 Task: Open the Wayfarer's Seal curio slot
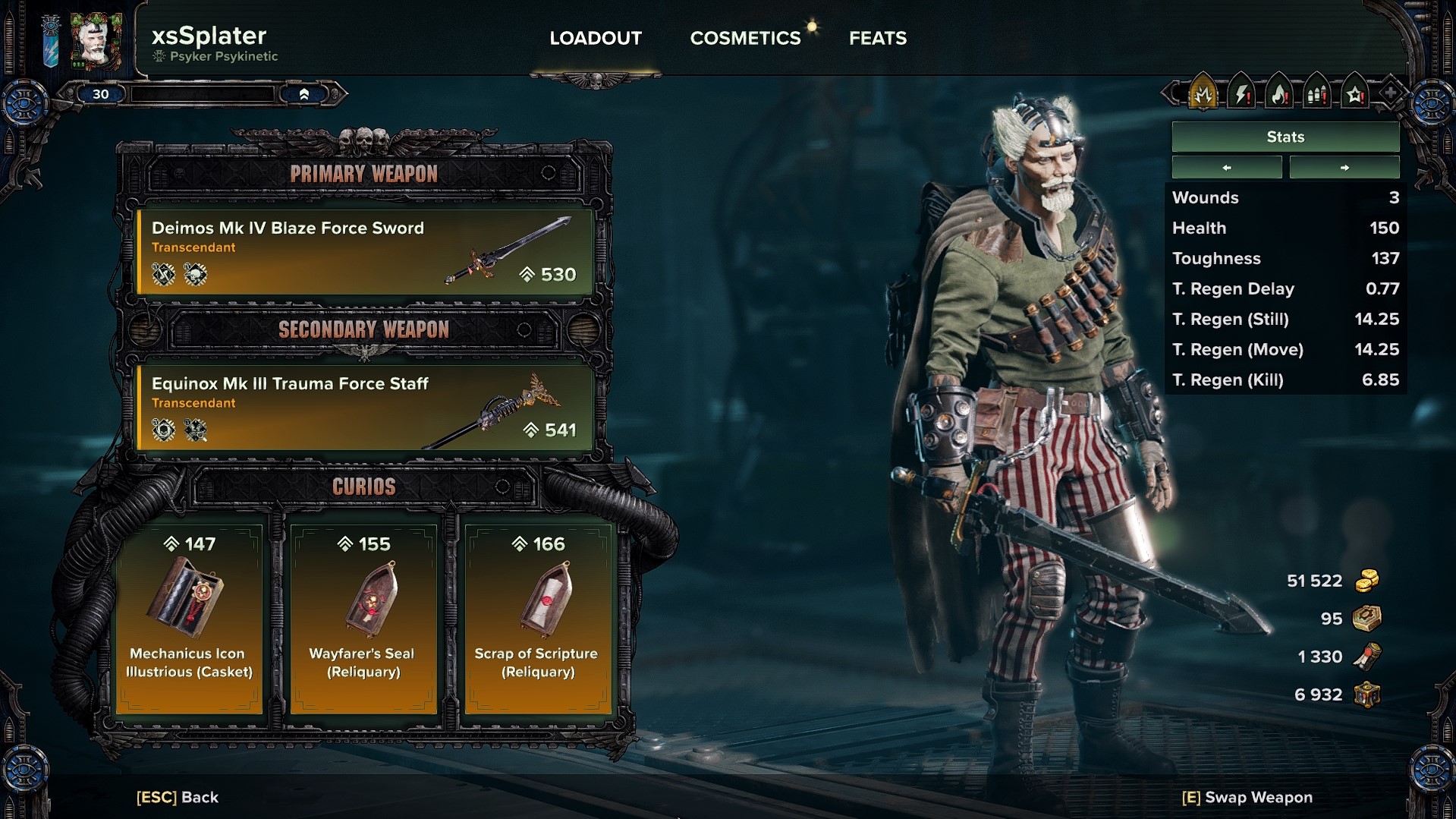tap(363, 619)
